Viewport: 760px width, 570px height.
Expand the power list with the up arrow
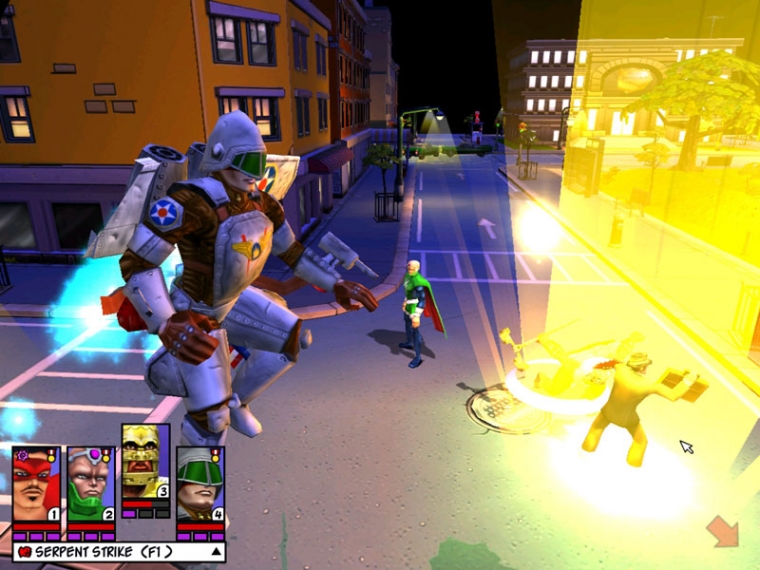(214, 551)
